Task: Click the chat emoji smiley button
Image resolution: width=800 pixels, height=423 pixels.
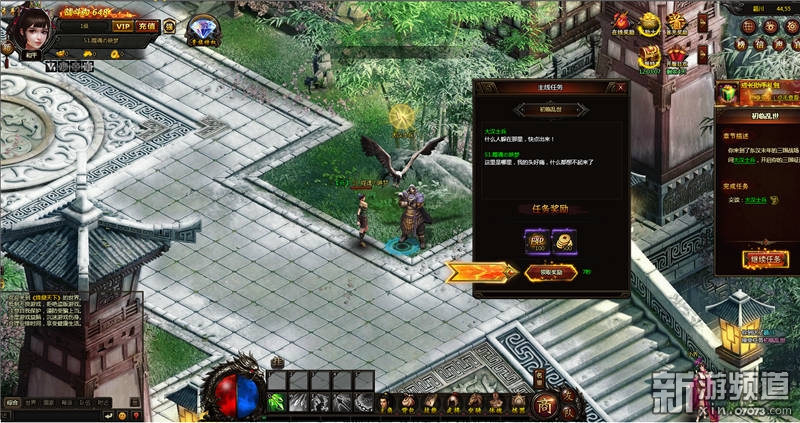Action: (x=122, y=414)
